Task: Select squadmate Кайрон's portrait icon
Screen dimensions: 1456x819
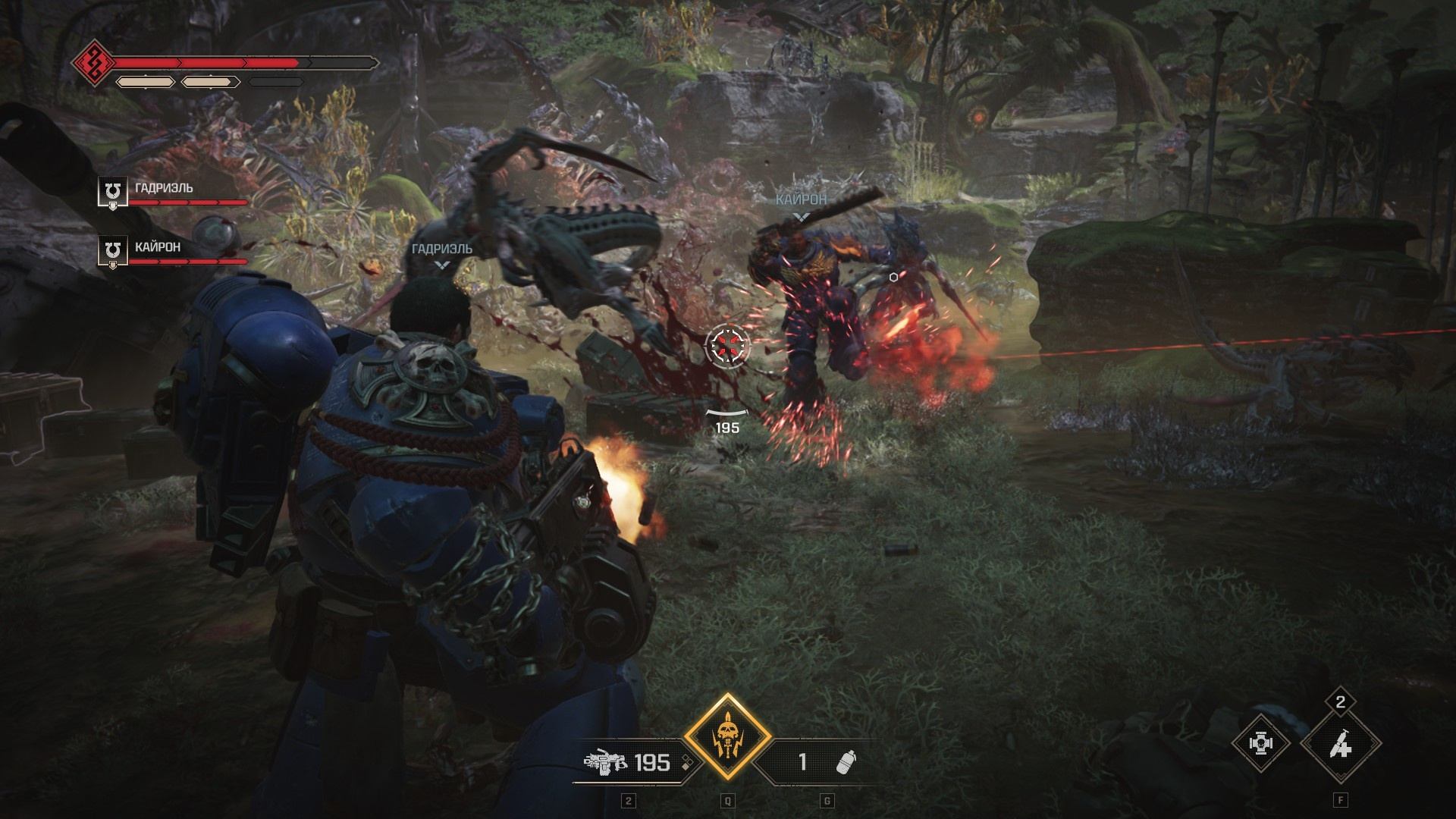Action: coord(113,251)
